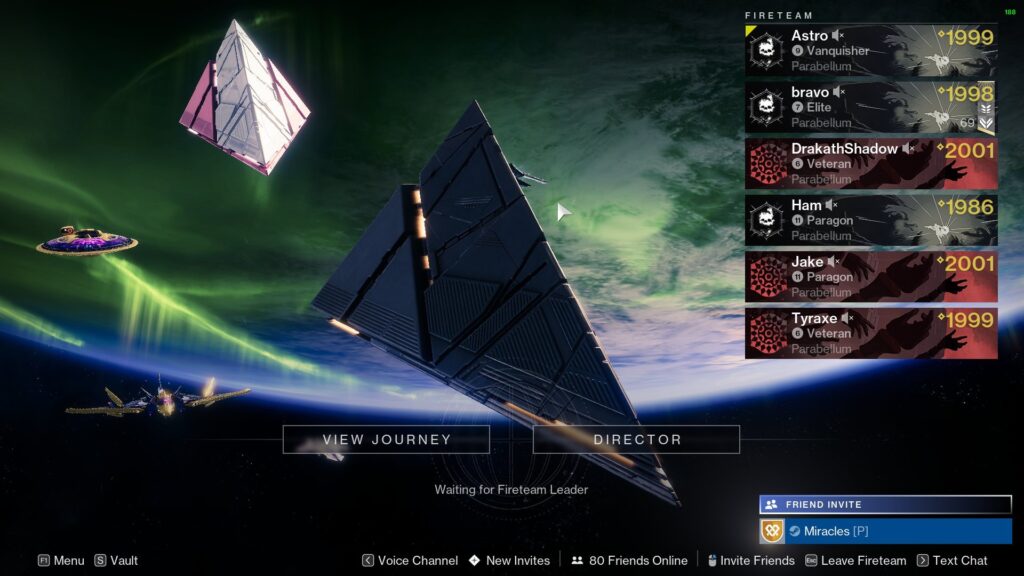Screen dimensions: 1024x576
Task: Click Invite Friends in the footer
Action: (750, 561)
